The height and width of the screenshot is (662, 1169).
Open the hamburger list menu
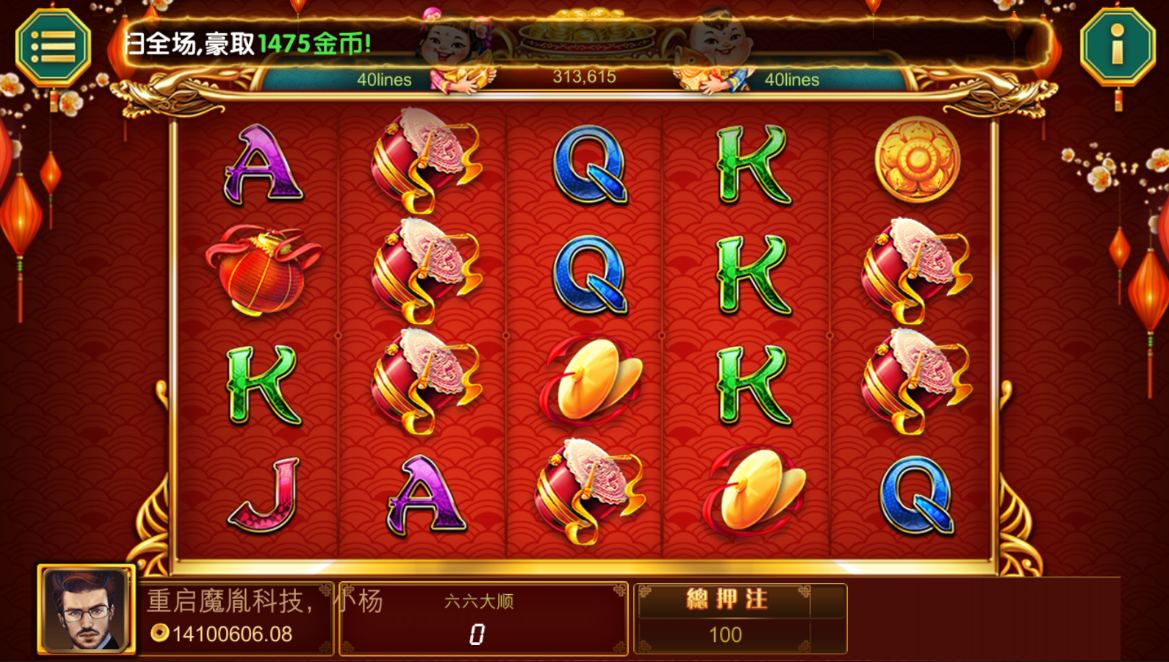(x=53, y=45)
